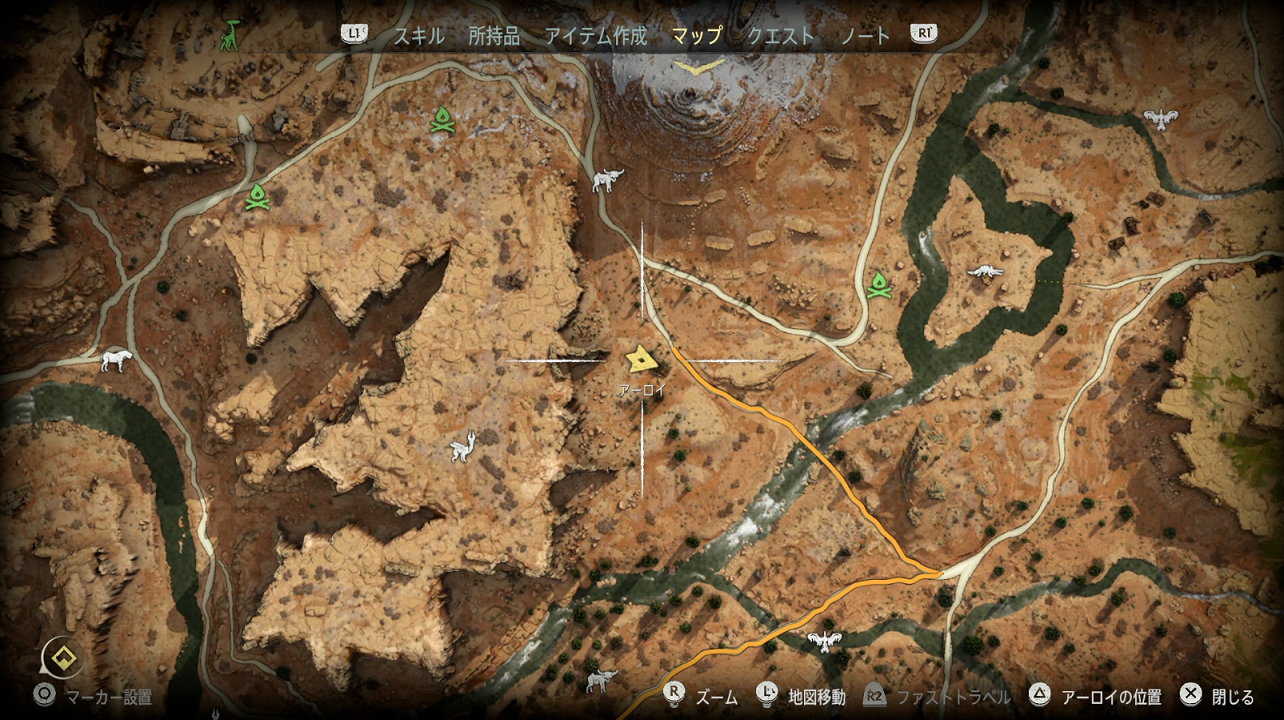Open the ノート notebook tab
The width and height of the screenshot is (1284, 720).
click(865, 36)
